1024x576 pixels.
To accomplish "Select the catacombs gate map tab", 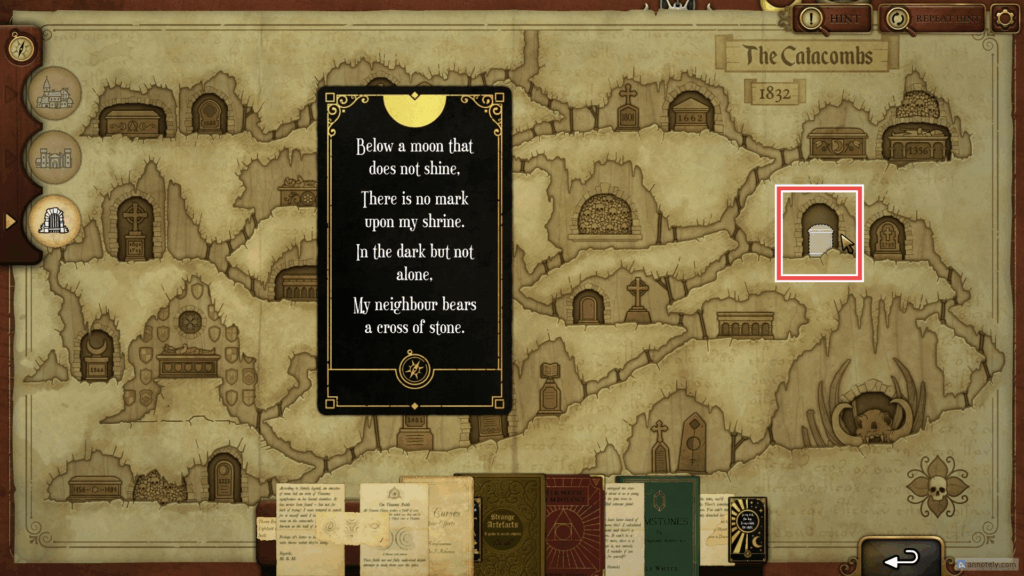I will click(x=54, y=221).
